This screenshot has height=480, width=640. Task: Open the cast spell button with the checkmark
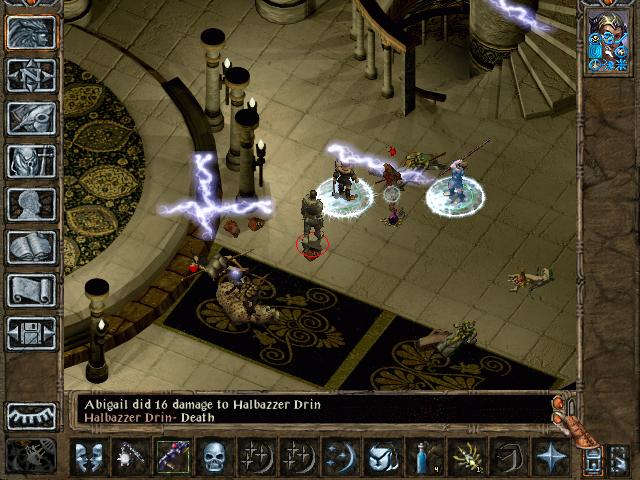coord(382,457)
